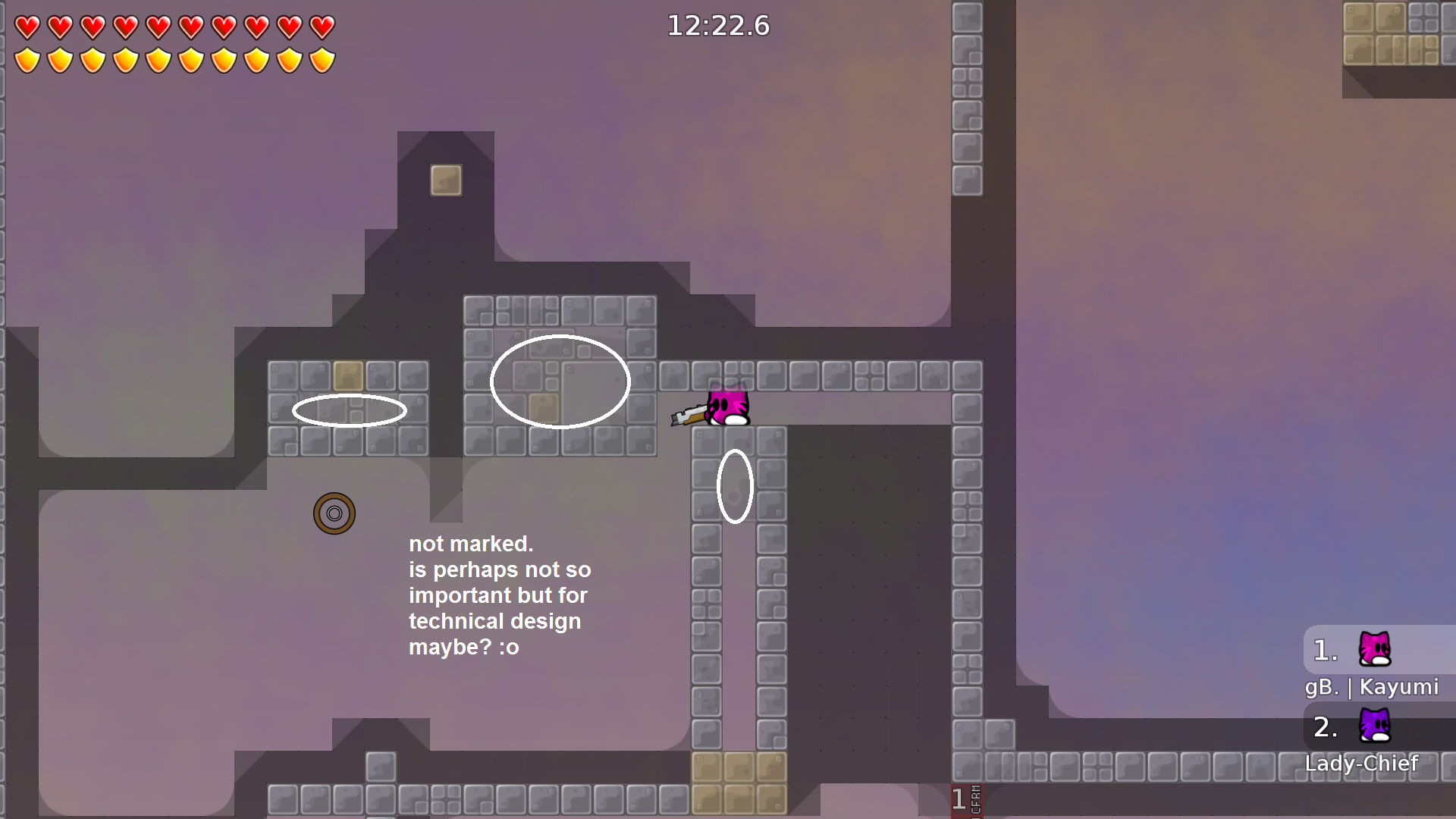Click the pink player character holding the gun
The width and height of the screenshot is (1456, 819).
point(726,407)
